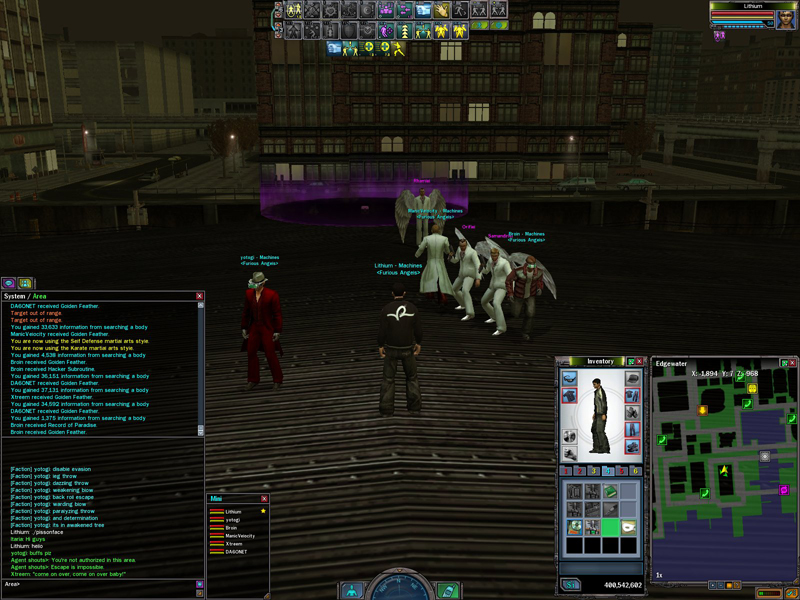This screenshot has width=800, height=600.
Task: Open the purple chat bubble tab
Action: click(8, 283)
